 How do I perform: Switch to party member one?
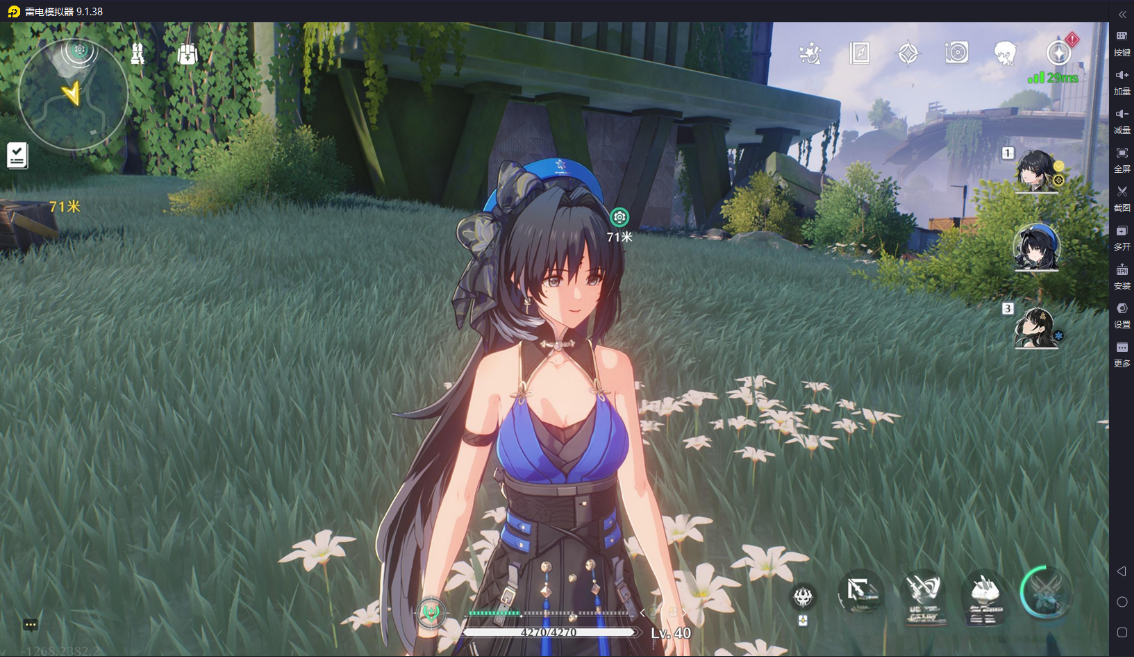point(1036,170)
